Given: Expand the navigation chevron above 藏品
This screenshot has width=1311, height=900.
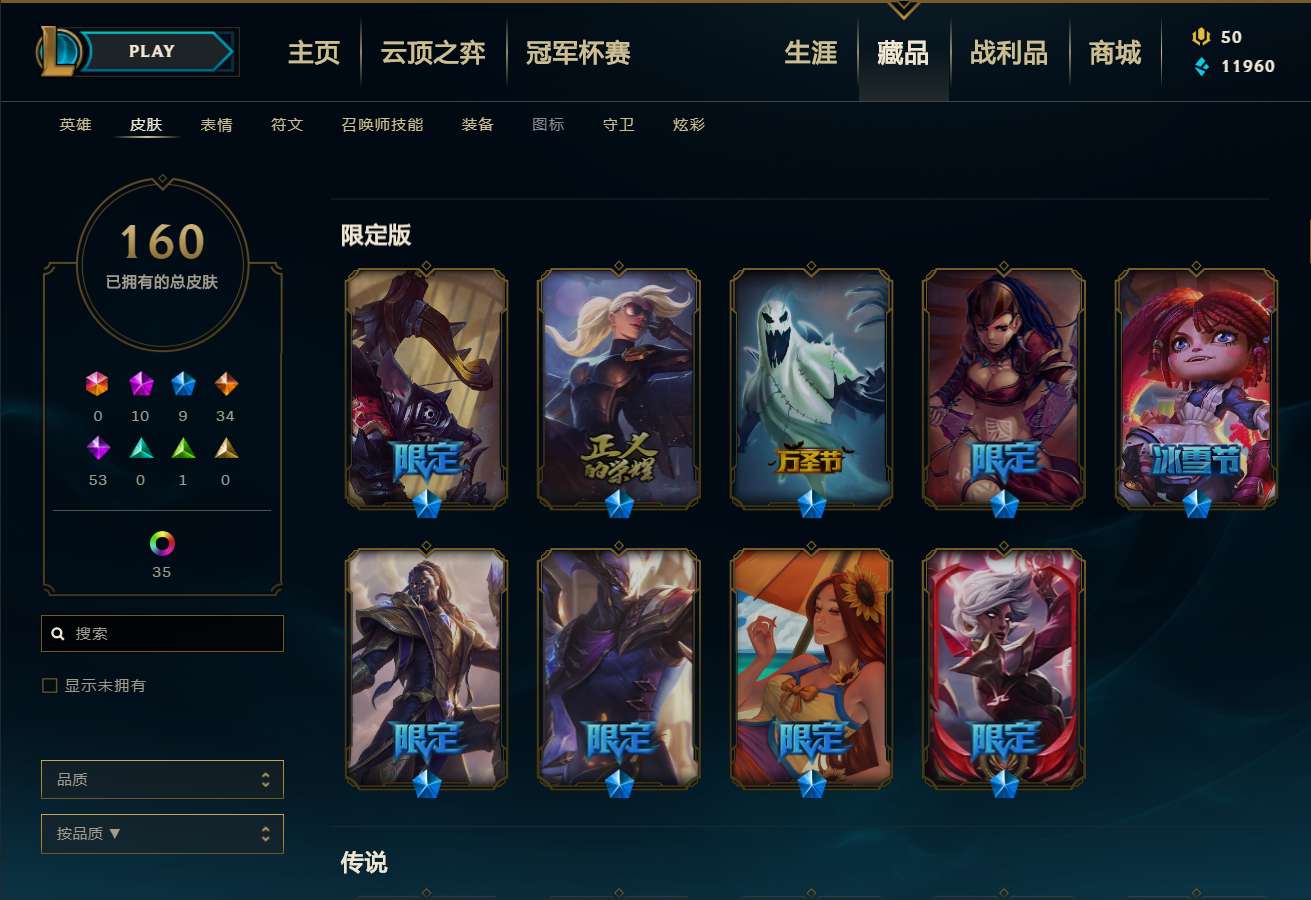Looking at the screenshot, I should [x=903, y=8].
